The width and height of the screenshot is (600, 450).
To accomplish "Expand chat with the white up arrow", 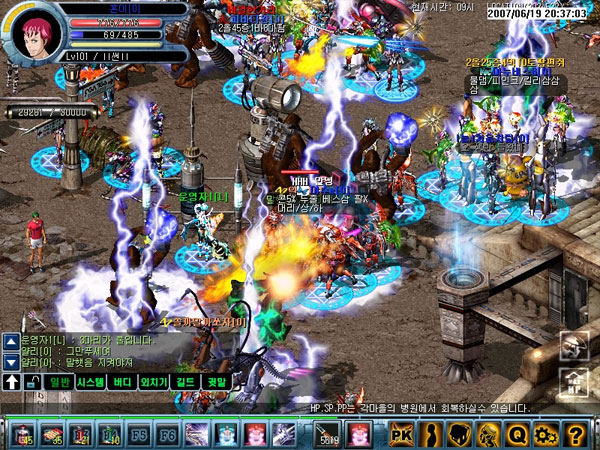I will (x=12, y=381).
